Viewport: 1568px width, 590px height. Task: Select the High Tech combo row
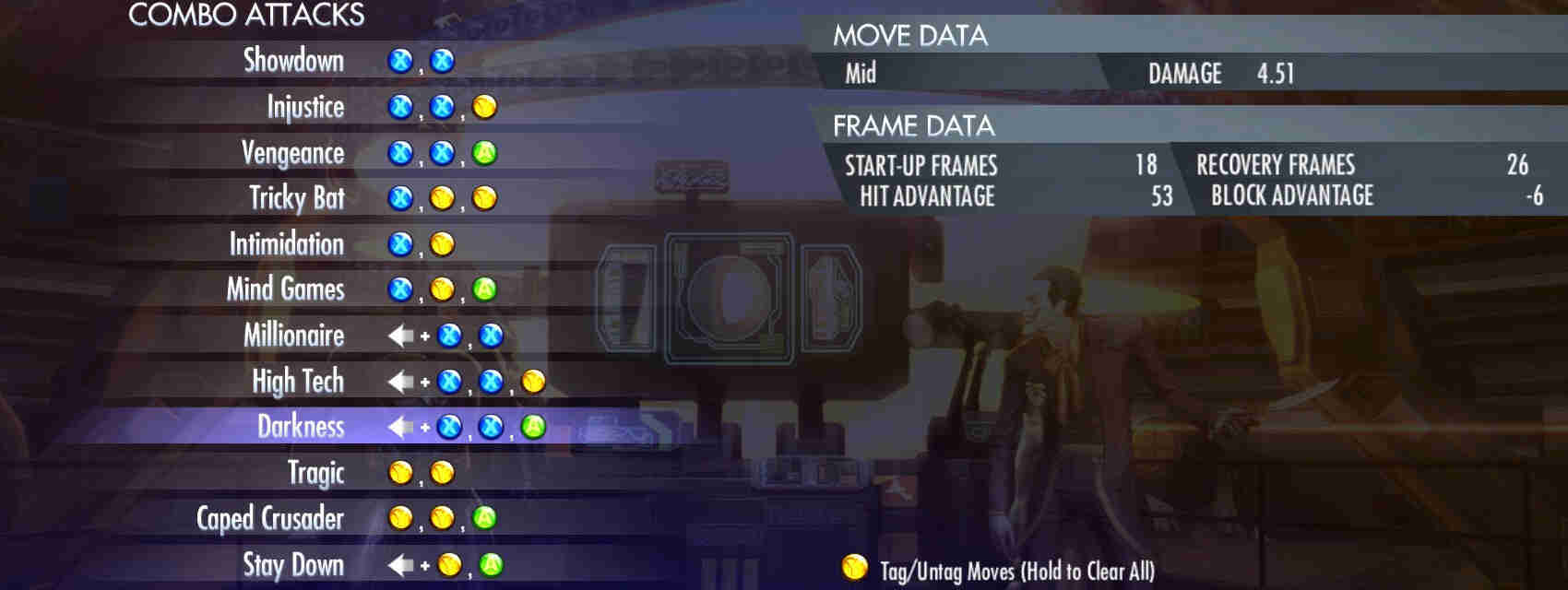click(297, 381)
